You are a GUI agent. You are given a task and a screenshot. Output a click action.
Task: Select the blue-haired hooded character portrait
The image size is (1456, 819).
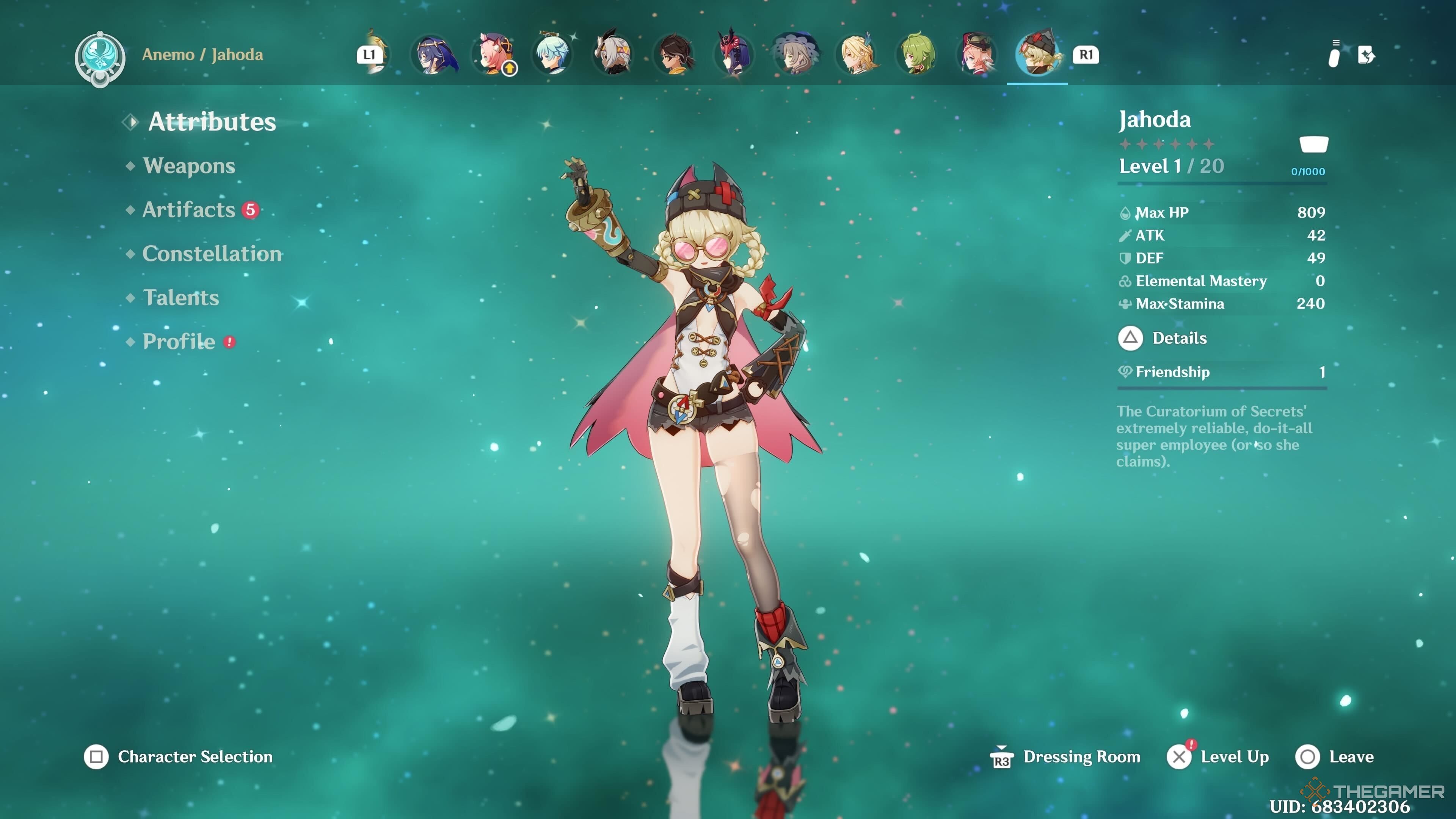click(433, 55)
